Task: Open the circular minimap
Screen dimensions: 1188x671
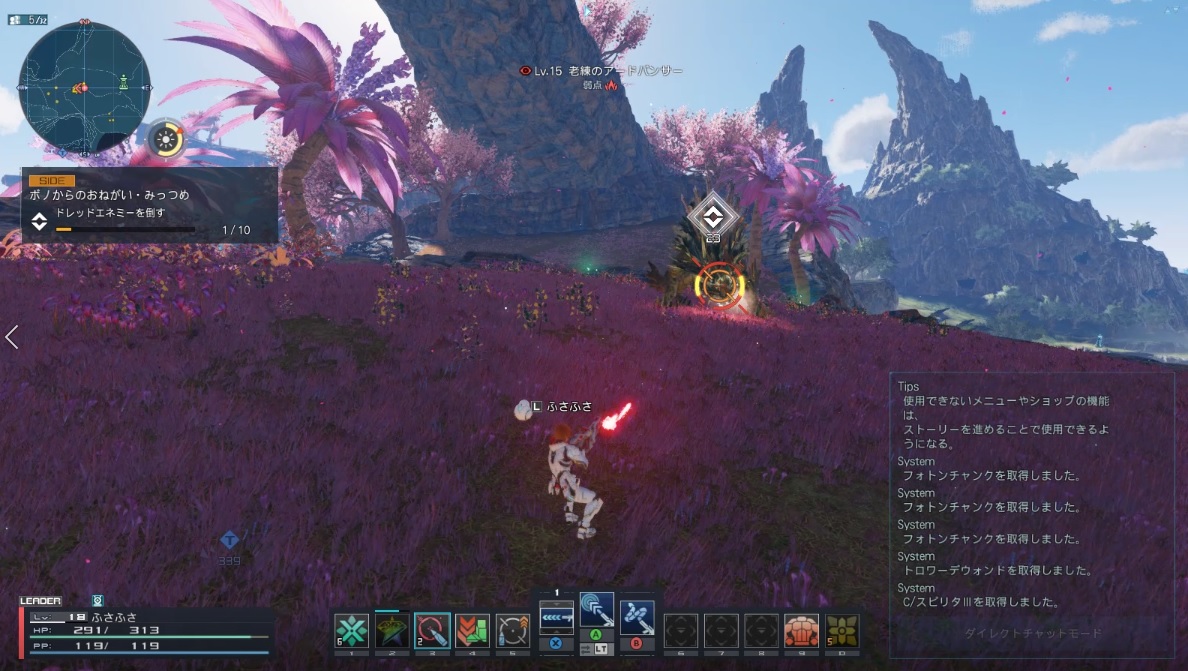Action: tap(84, 88)
